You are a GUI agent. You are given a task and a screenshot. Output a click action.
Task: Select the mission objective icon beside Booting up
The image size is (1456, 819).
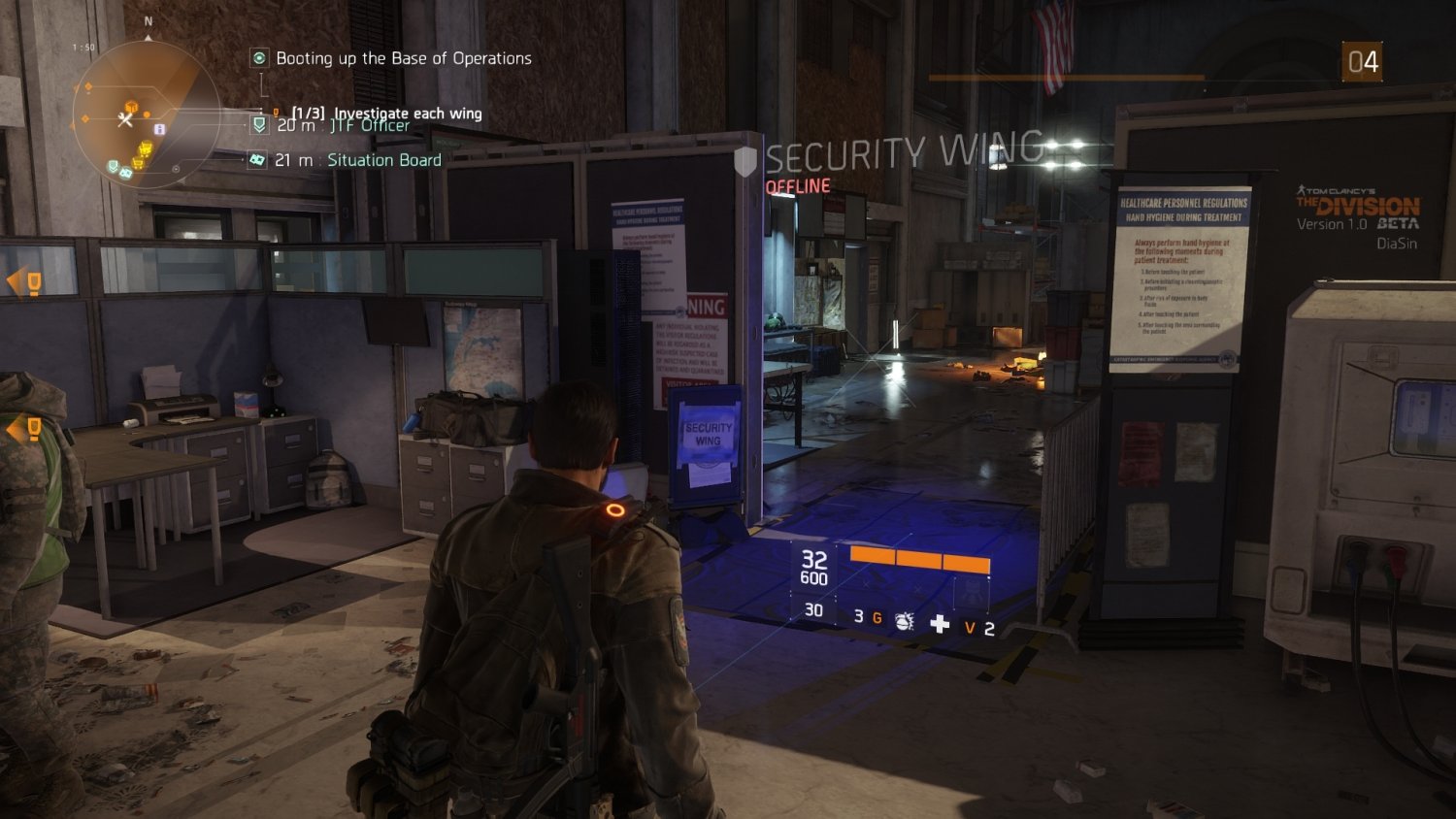click(259, 58)
